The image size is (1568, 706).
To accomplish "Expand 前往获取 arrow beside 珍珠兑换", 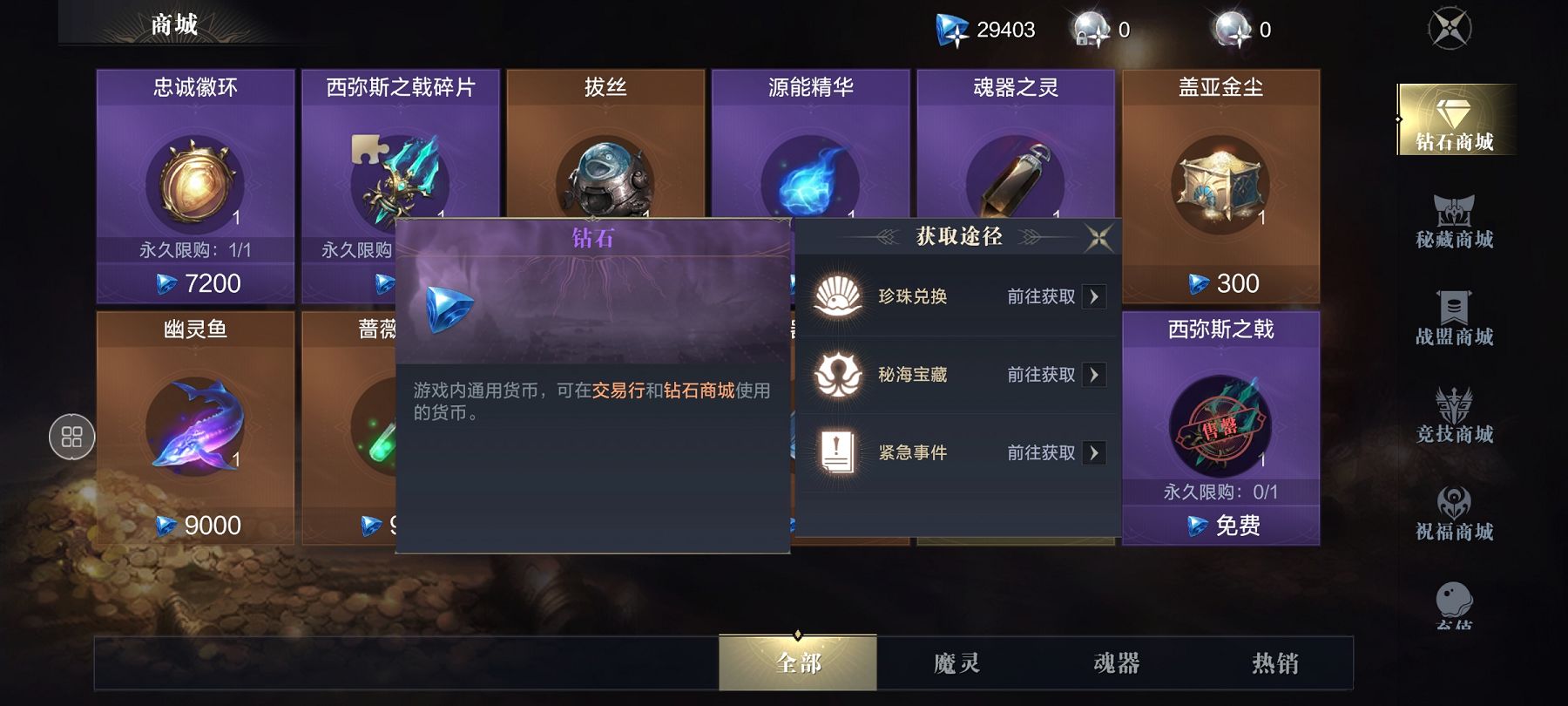I will (x=1096, y=295).
